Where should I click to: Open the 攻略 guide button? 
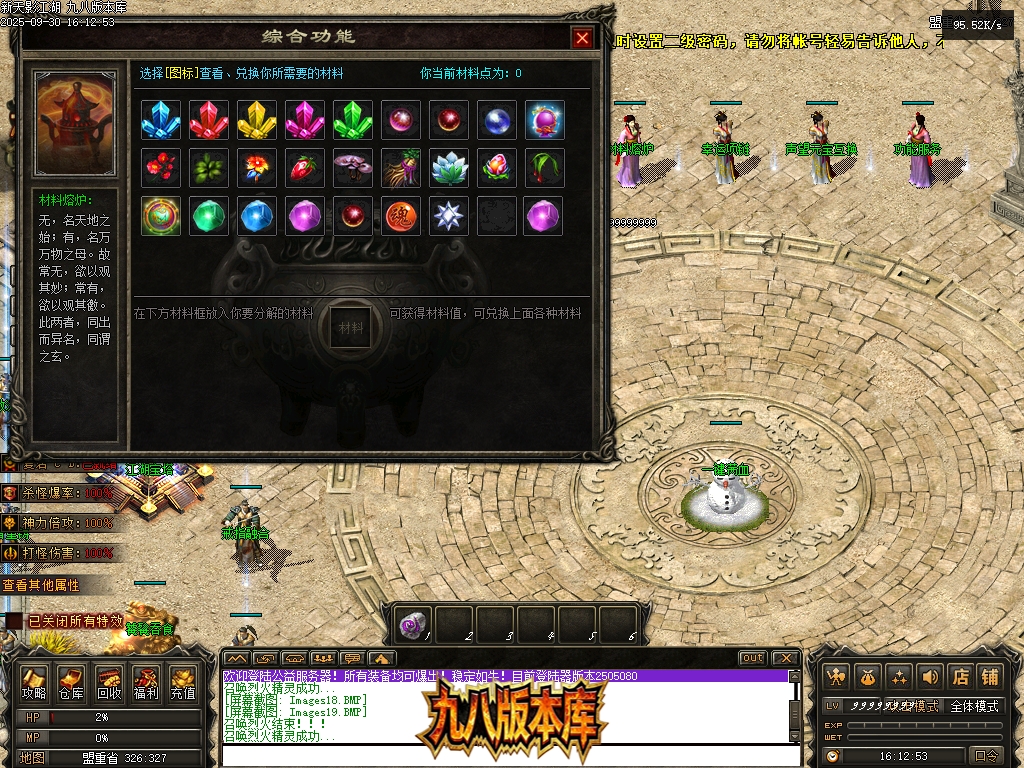(x=34, y=683)
